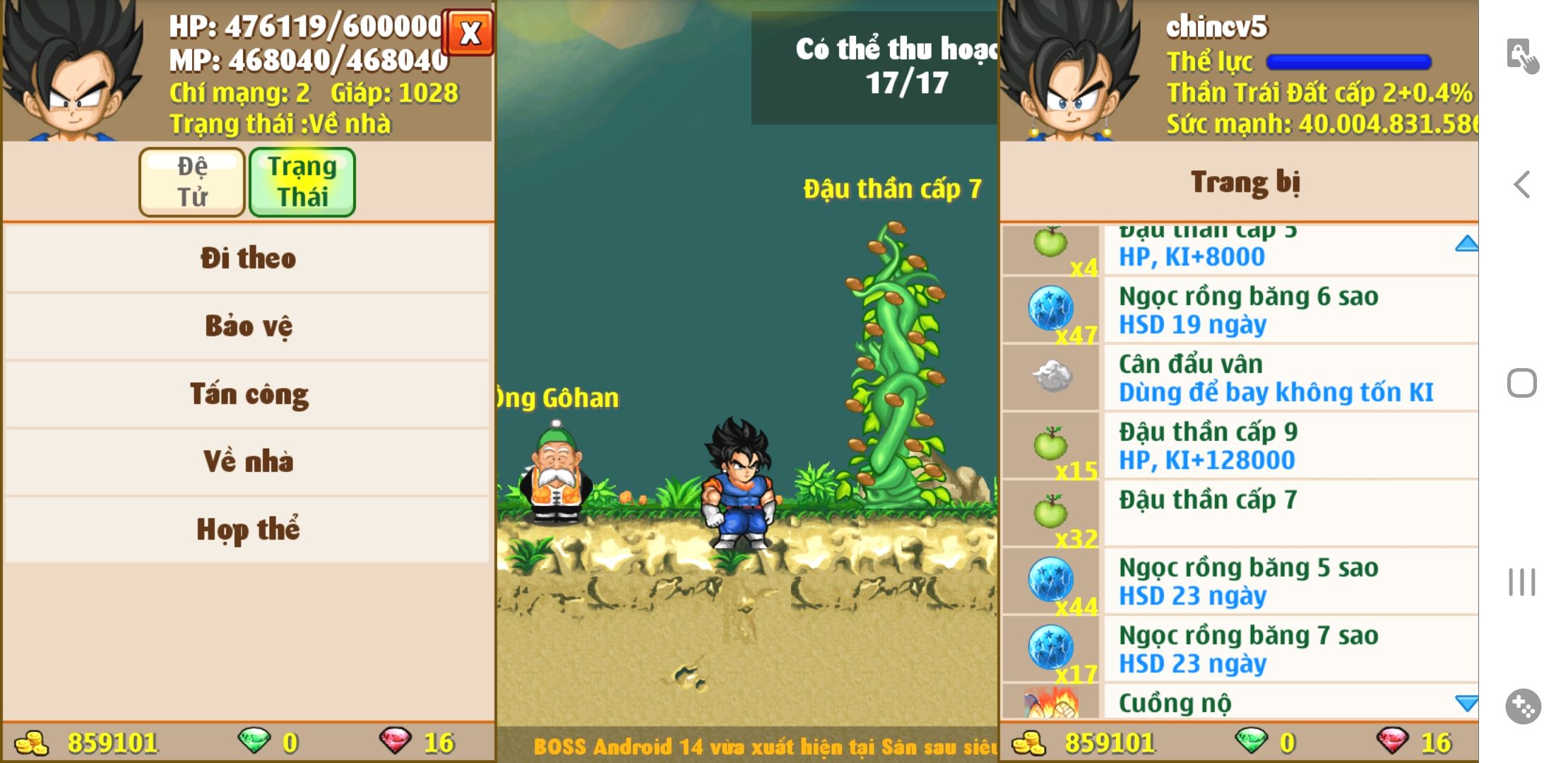Click the inventory scroll-down arrow
Screen dimensions: 1568x763
click(1466, 703)
